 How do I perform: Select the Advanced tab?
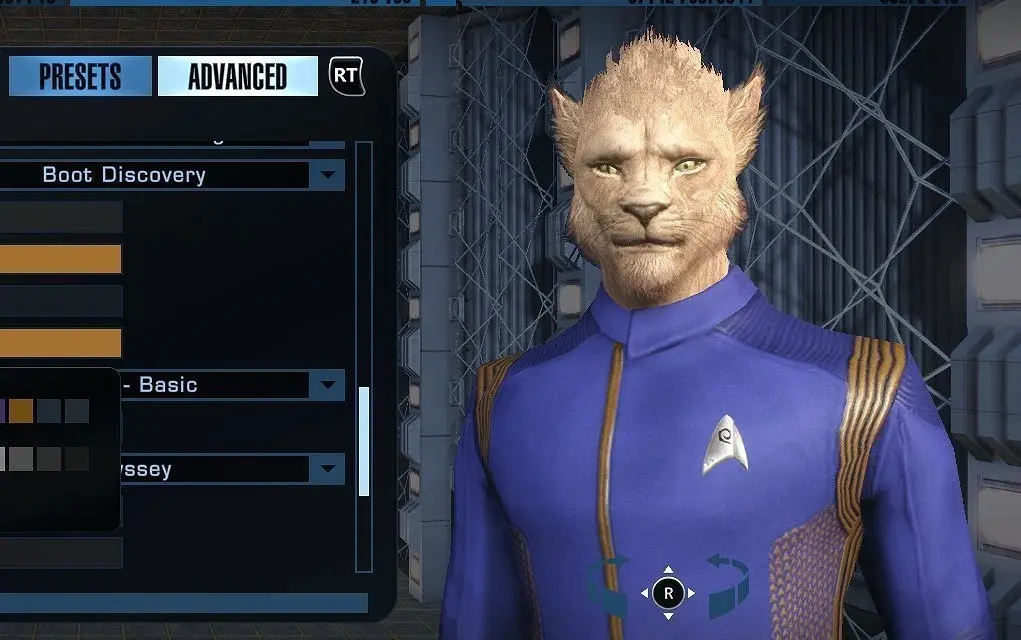[237, 77]
